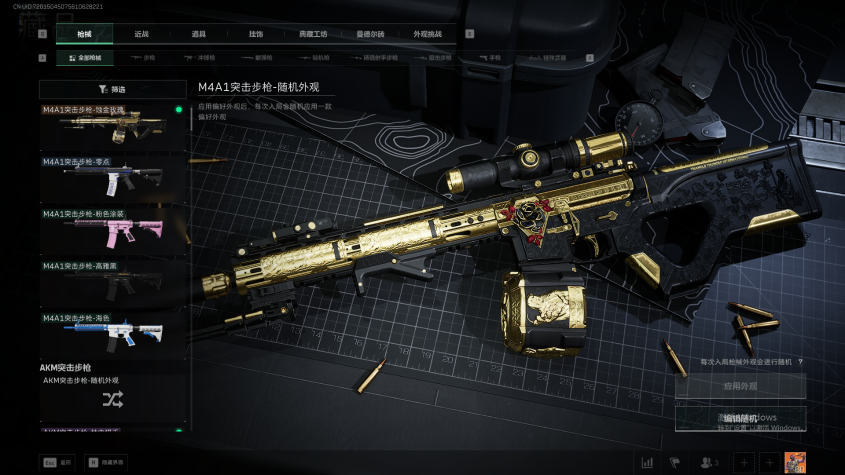Switch to the 曼德尔砖 tab
Image resolution: width=845 pixels, height=475 pixels.
(370, 34)
